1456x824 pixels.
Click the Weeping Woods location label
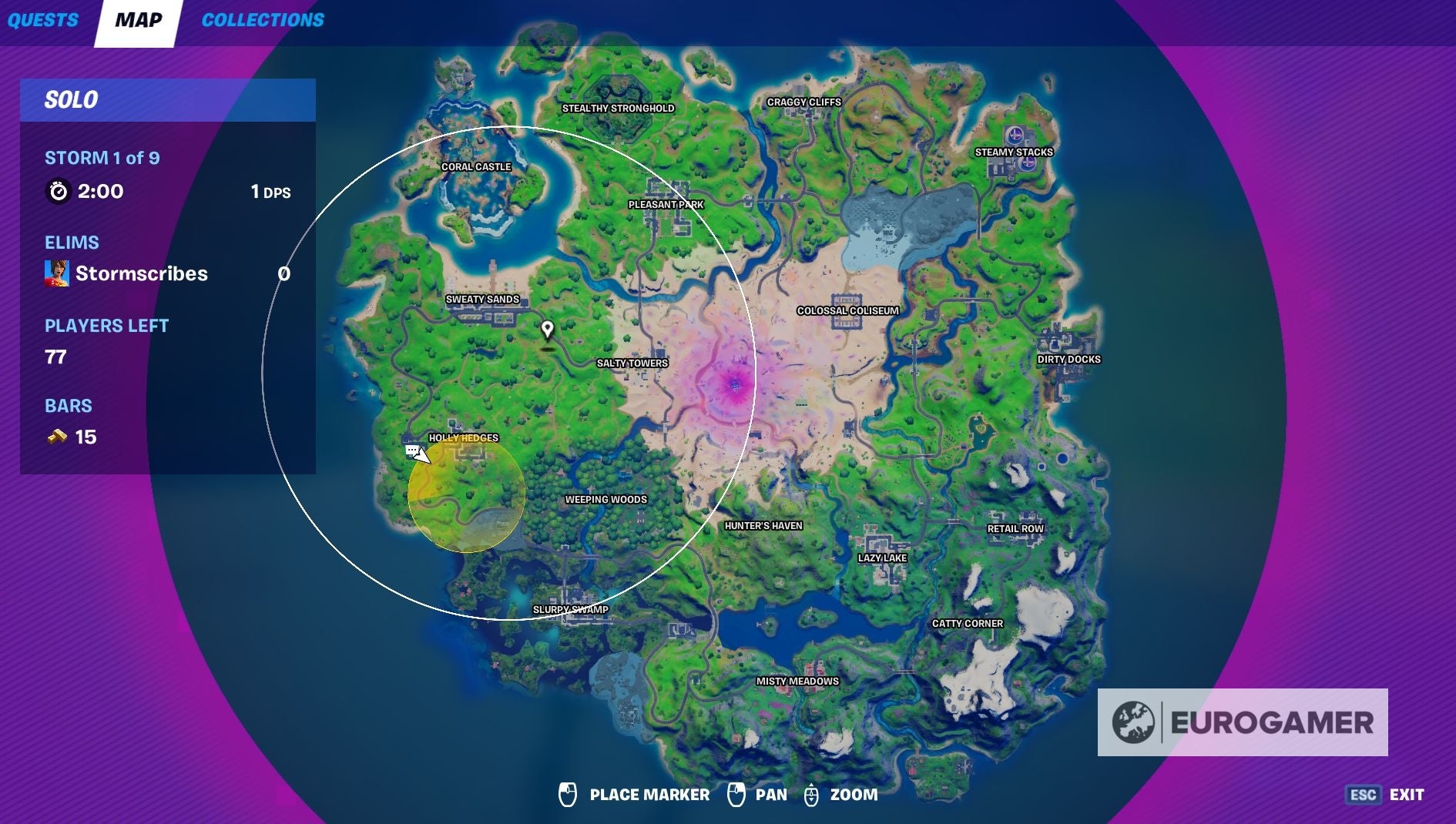(605, 499)
